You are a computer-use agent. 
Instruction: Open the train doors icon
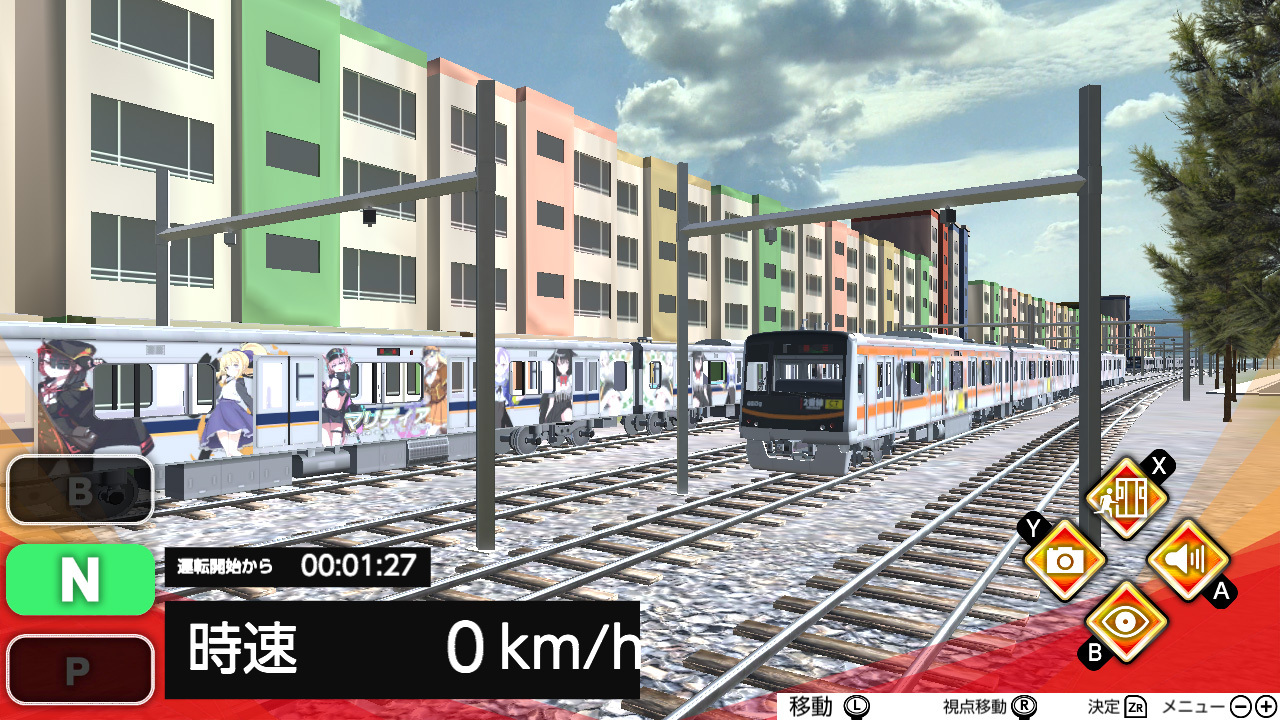(x=1127, y=498)
